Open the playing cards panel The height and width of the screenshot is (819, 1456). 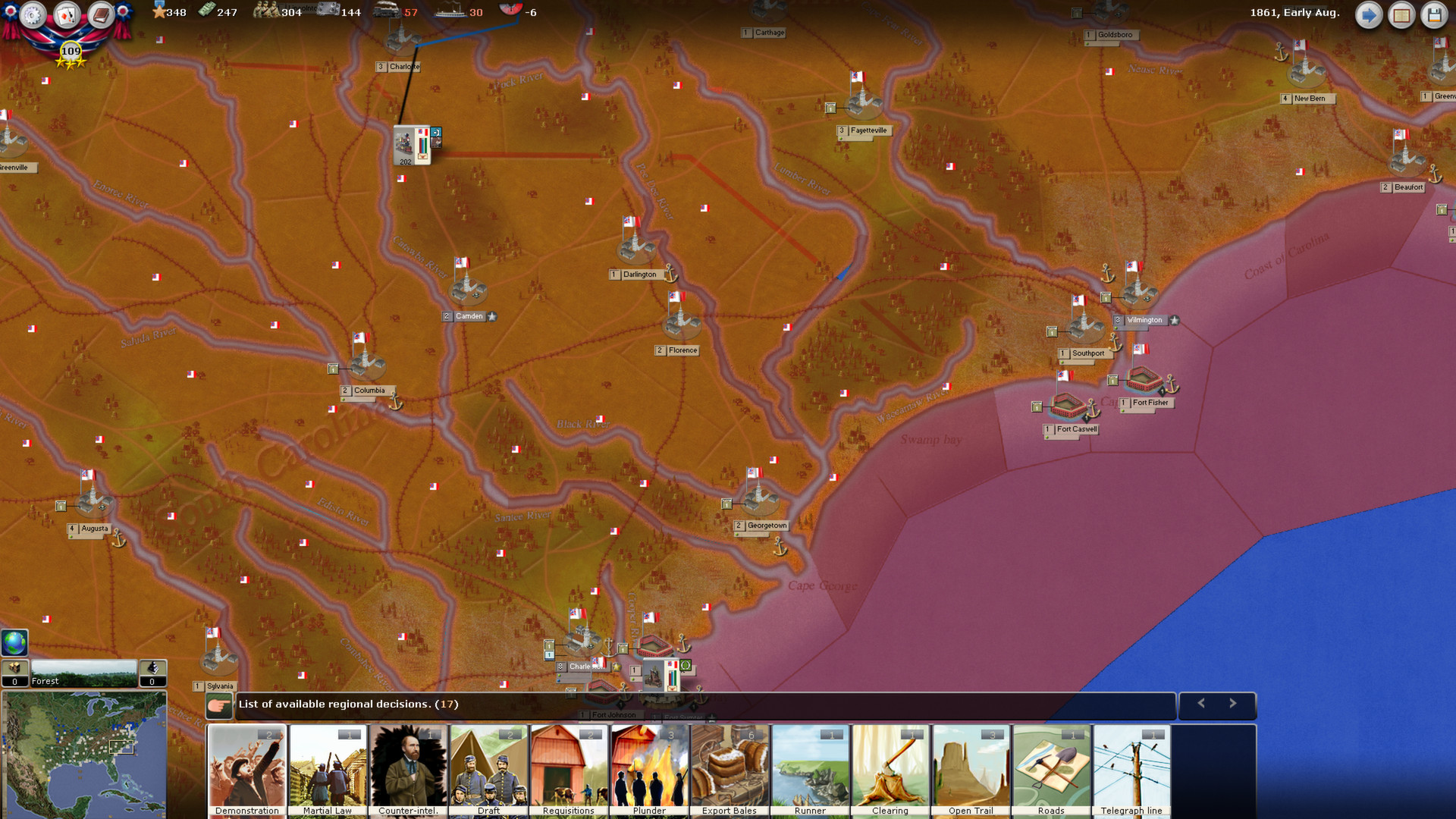pos(66,14)
